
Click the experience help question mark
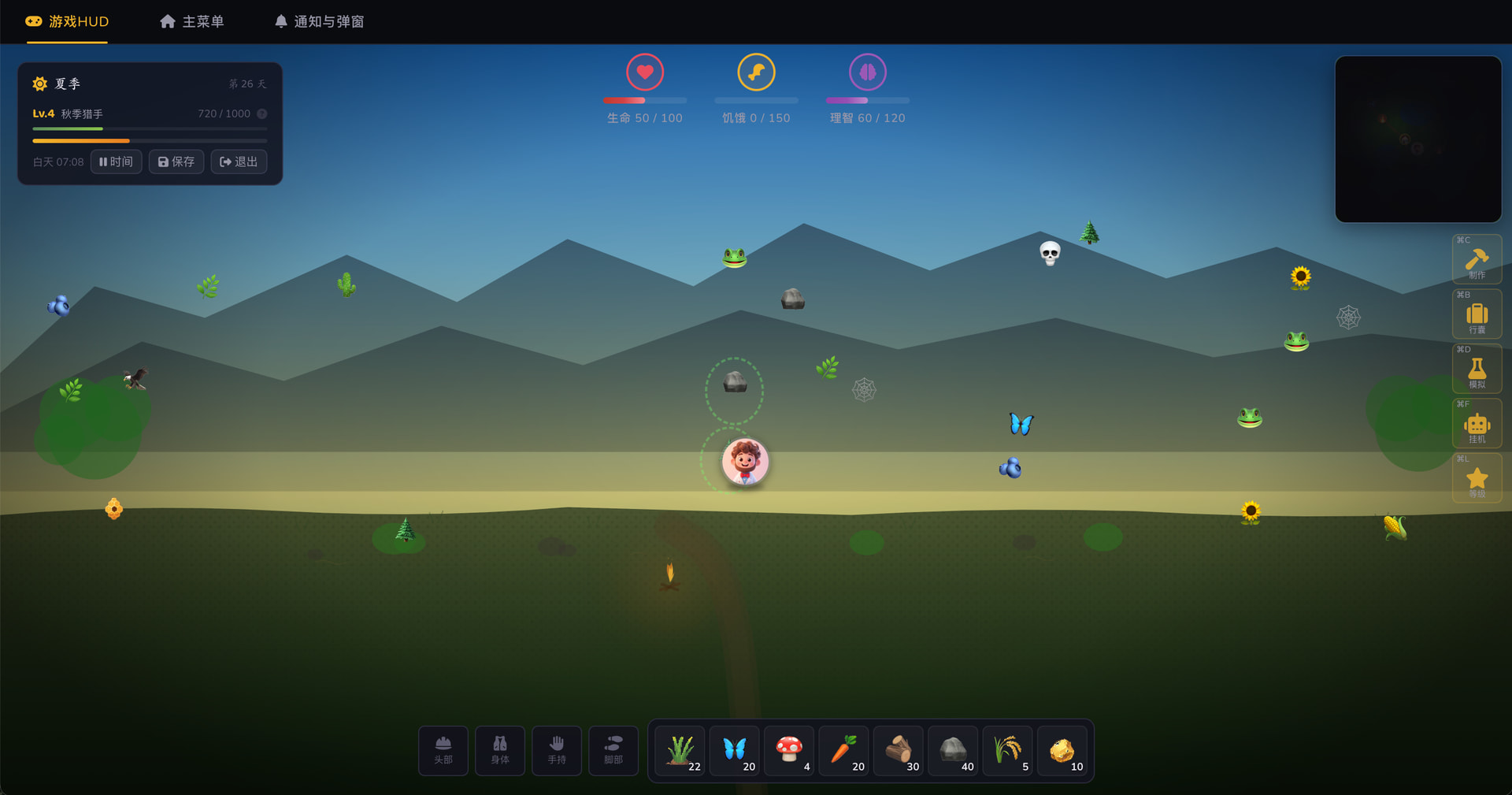tap(262, 113)
